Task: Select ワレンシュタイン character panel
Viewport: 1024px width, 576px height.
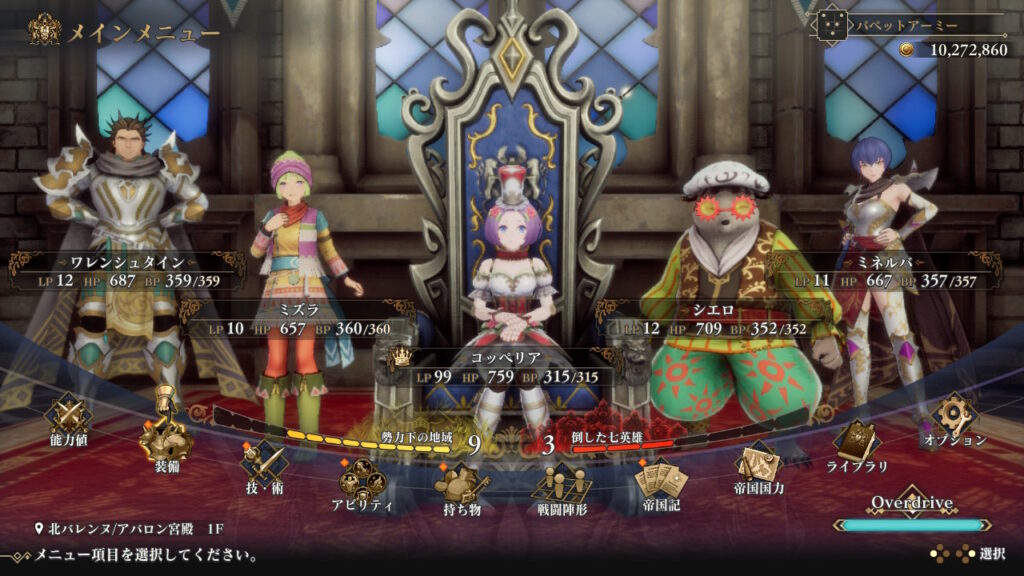Action: [127, 272]
